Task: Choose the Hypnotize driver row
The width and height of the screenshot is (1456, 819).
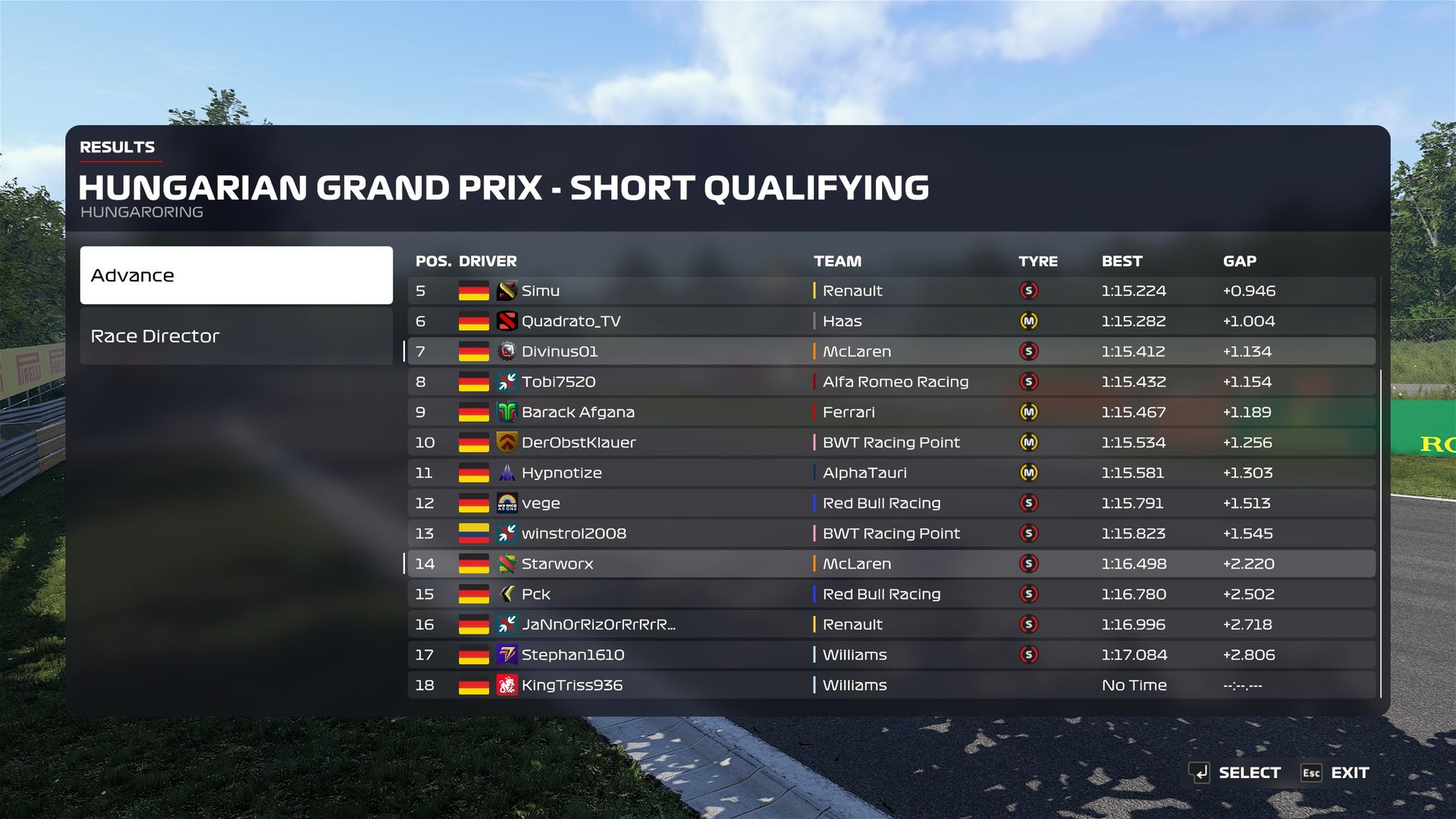Action: pos(891,472)
